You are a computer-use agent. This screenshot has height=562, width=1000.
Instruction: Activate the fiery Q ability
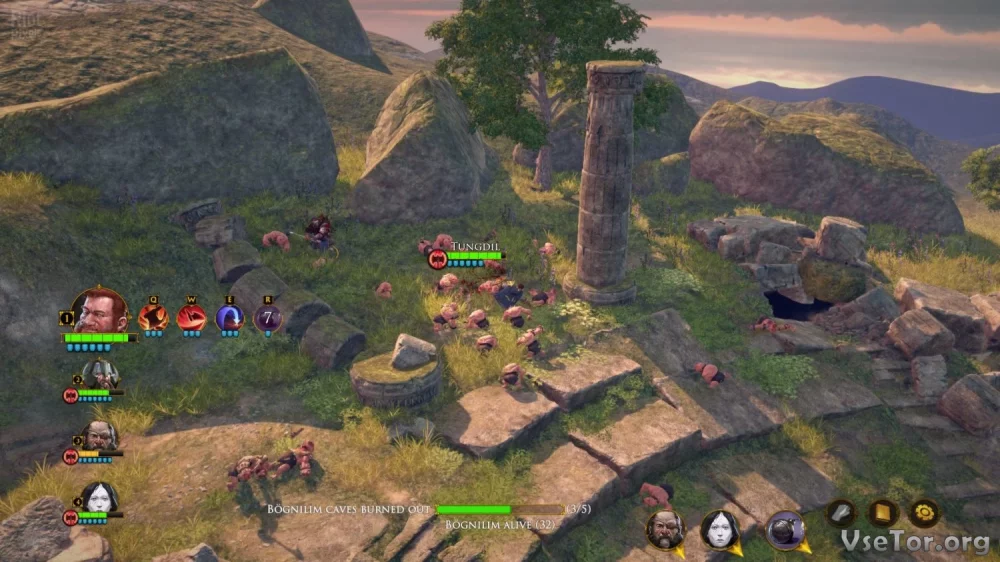153,317
